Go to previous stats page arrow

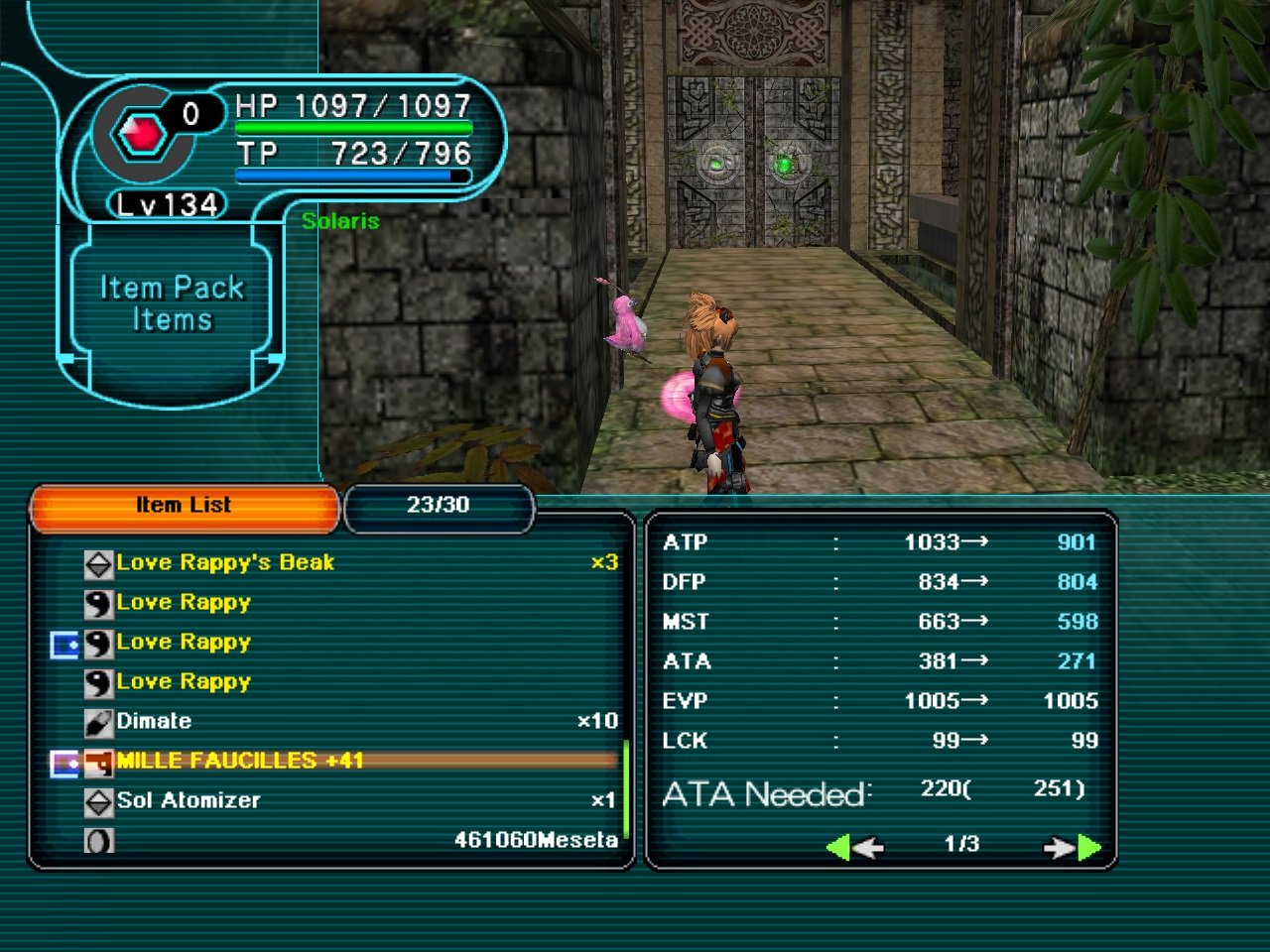coord(853,848)
